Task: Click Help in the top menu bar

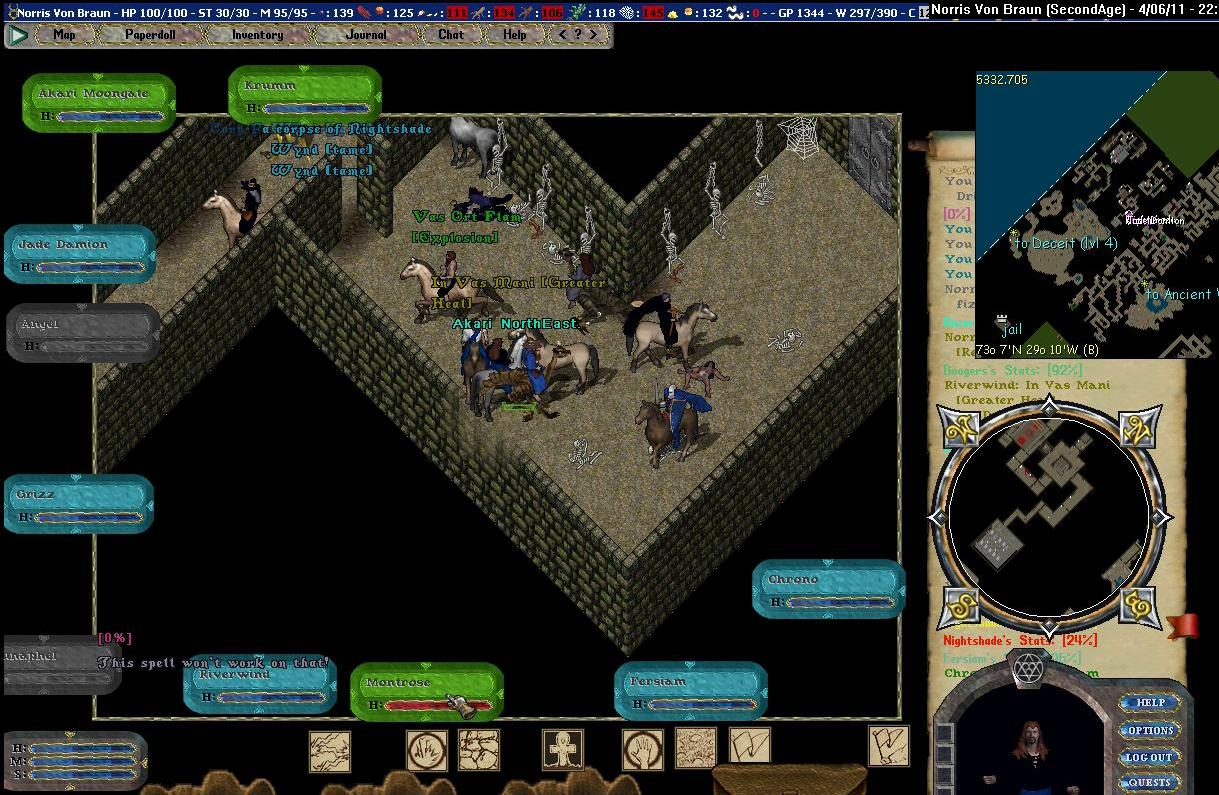Action: pyautogui.click(x=514, y=34)
